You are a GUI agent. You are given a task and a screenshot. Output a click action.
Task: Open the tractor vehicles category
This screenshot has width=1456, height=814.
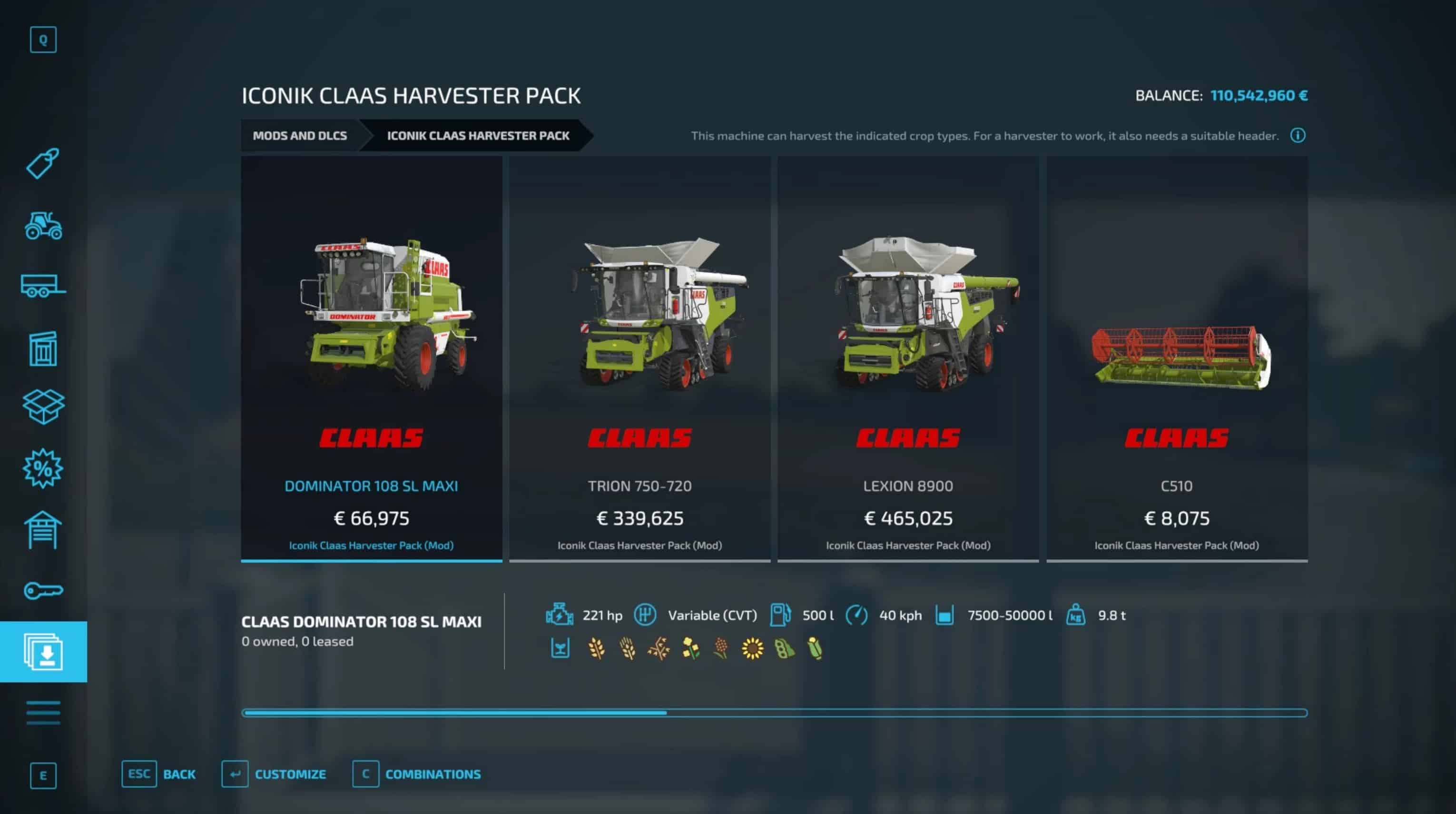click(43, 226)
